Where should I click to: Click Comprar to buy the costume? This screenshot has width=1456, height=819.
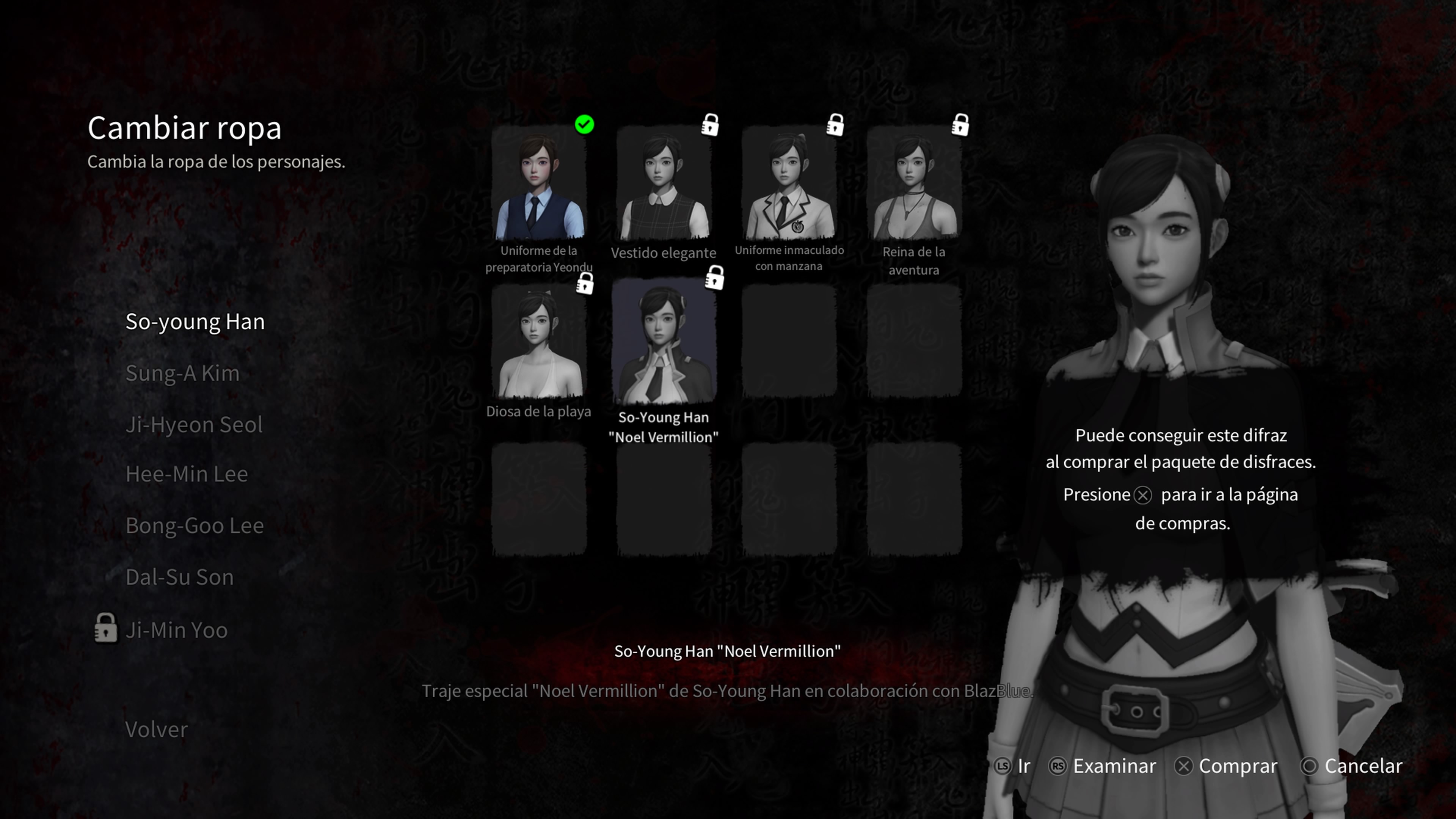1227,766
